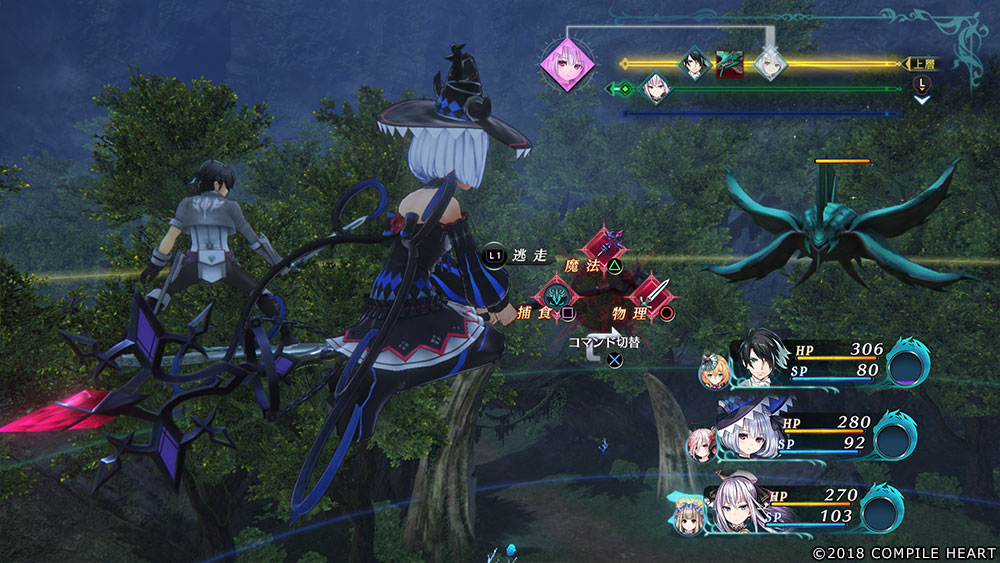Click the black-haired boy's turn order icon

click(693, 64)
